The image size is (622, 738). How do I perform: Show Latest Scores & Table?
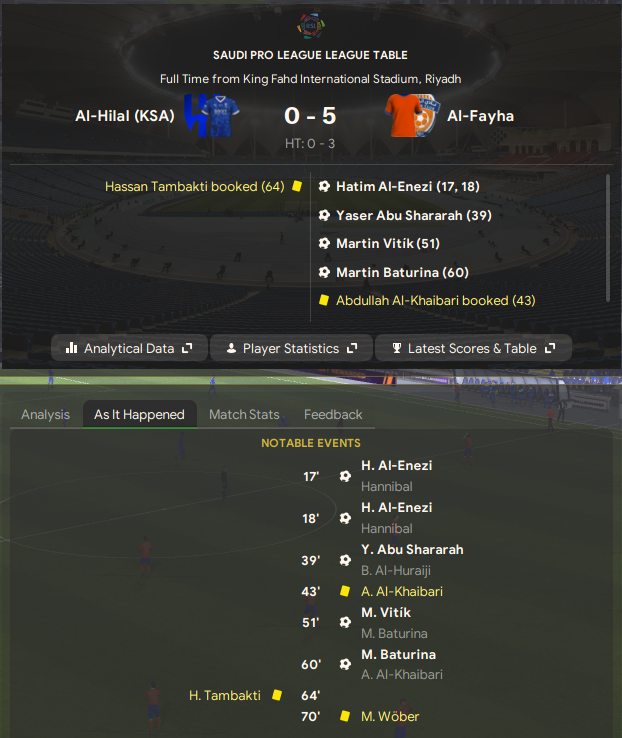(473, 348)
